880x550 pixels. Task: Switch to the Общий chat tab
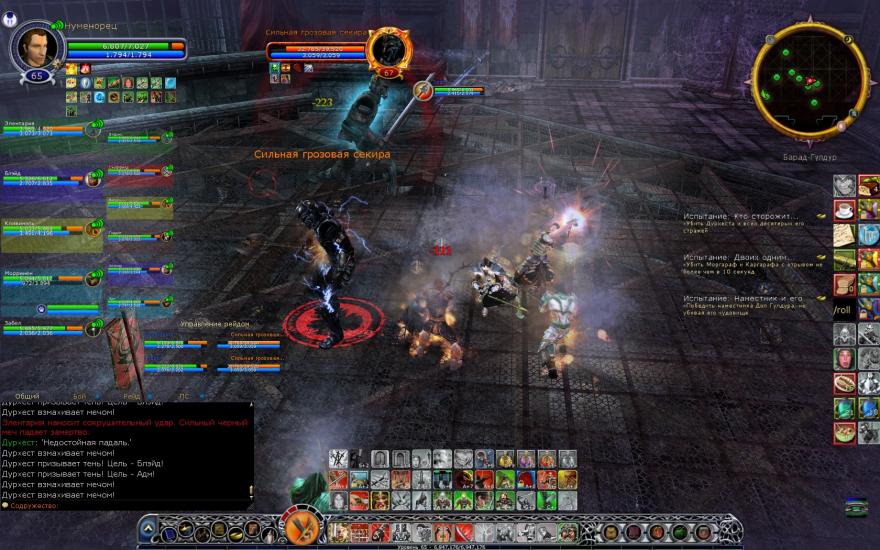pyautogui.click(x=27, y=397)
